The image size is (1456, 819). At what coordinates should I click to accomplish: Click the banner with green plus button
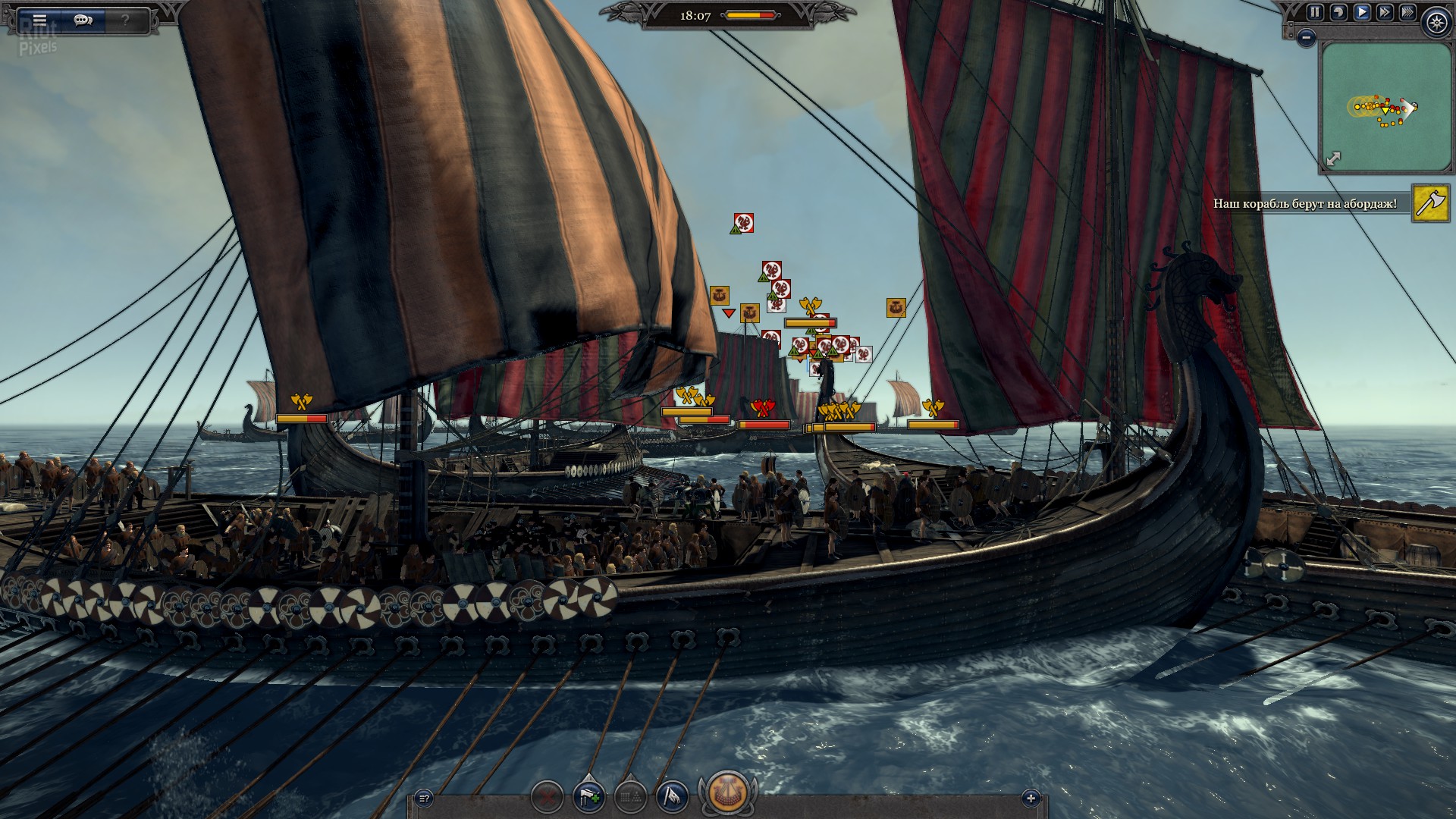point(589,796)
